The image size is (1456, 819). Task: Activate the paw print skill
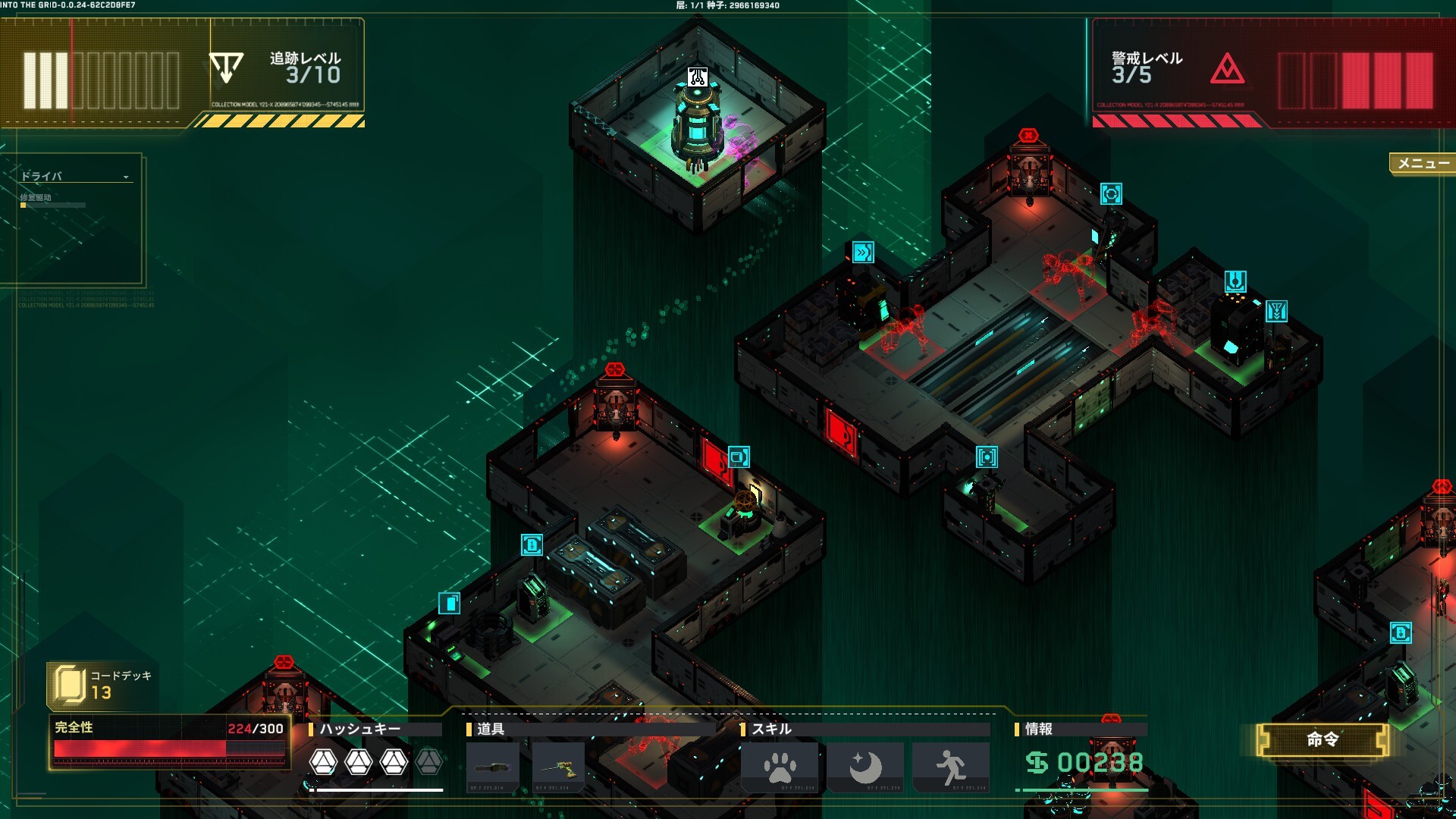coord(780,767)
